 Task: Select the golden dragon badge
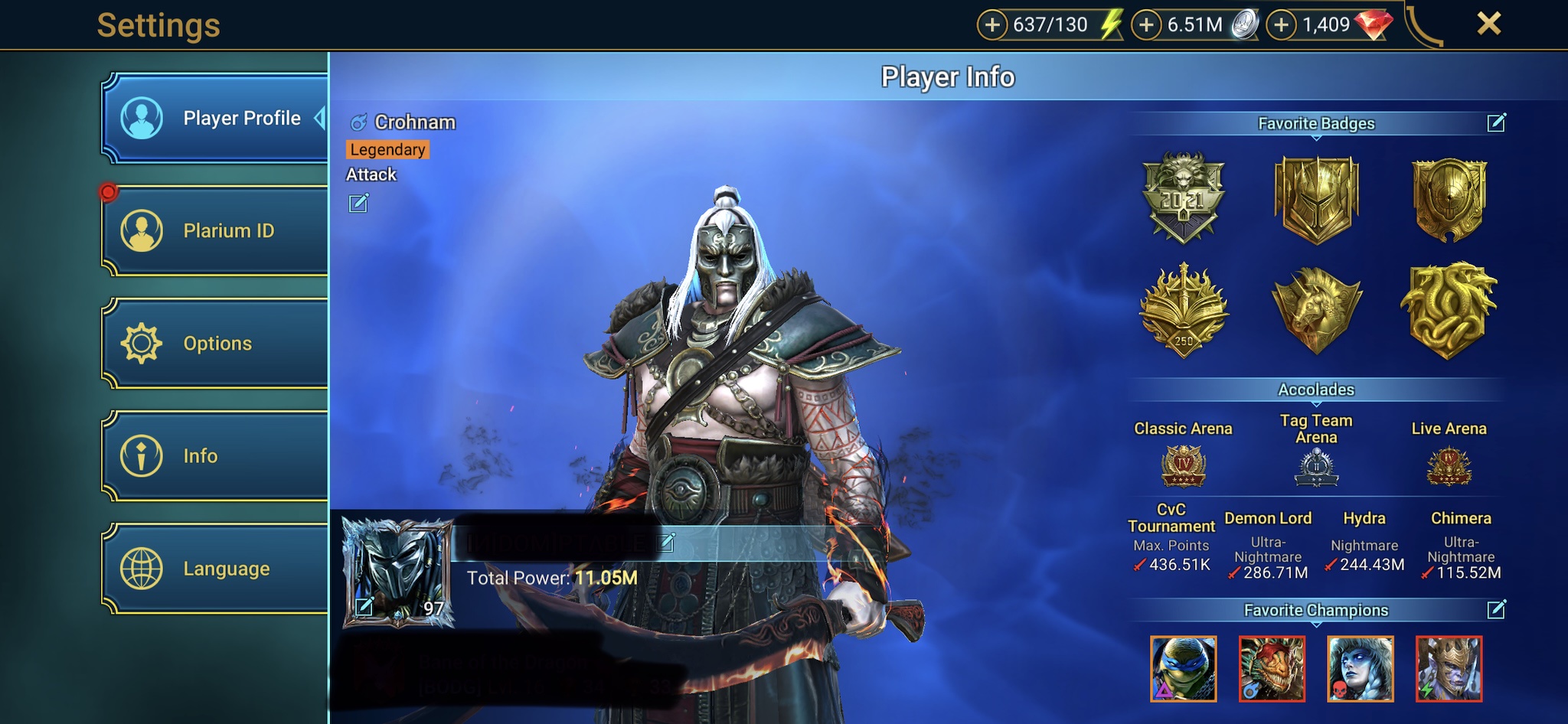(1448, 310)
